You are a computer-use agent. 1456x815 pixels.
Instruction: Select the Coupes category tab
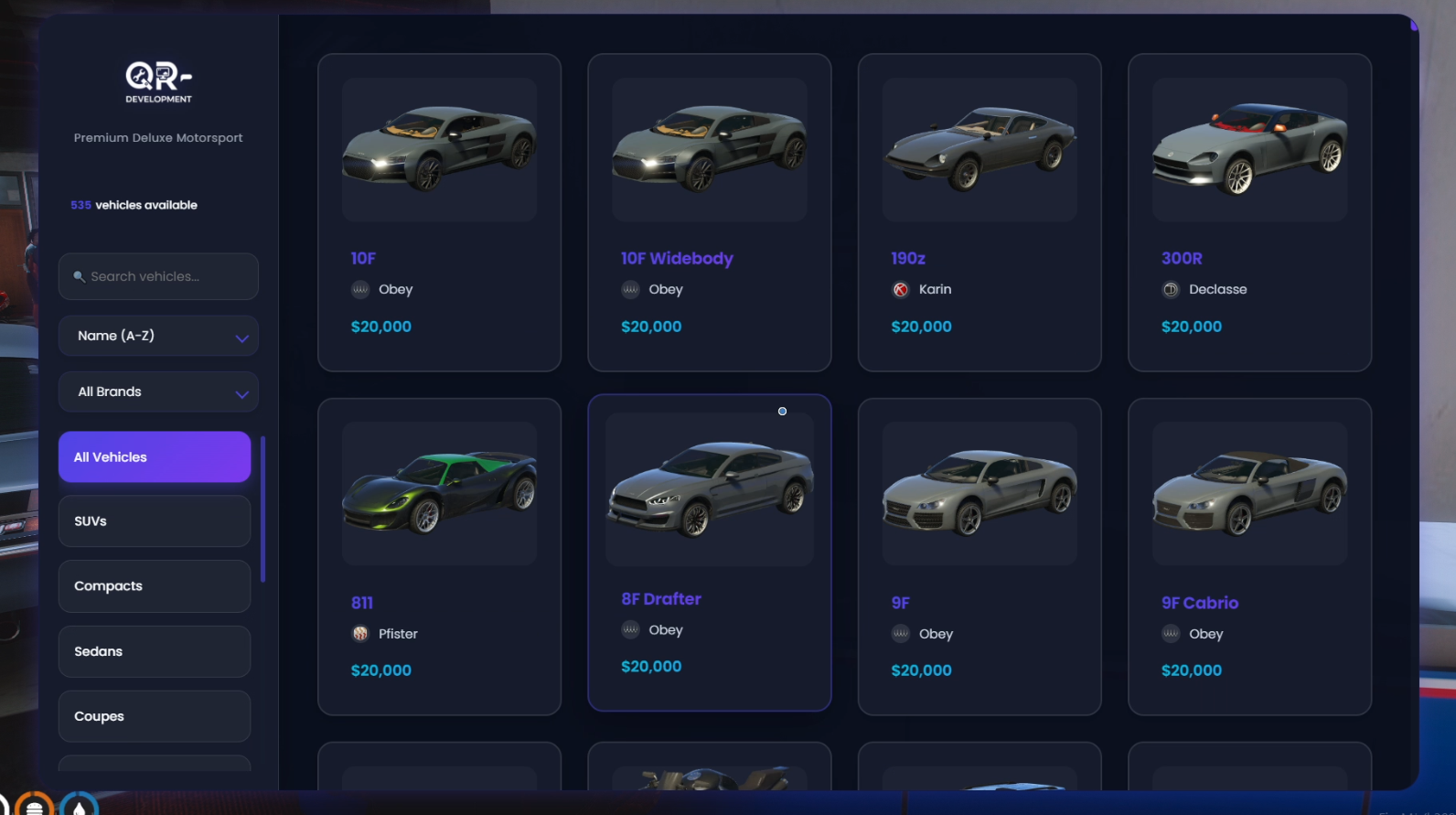click(154, 716)
